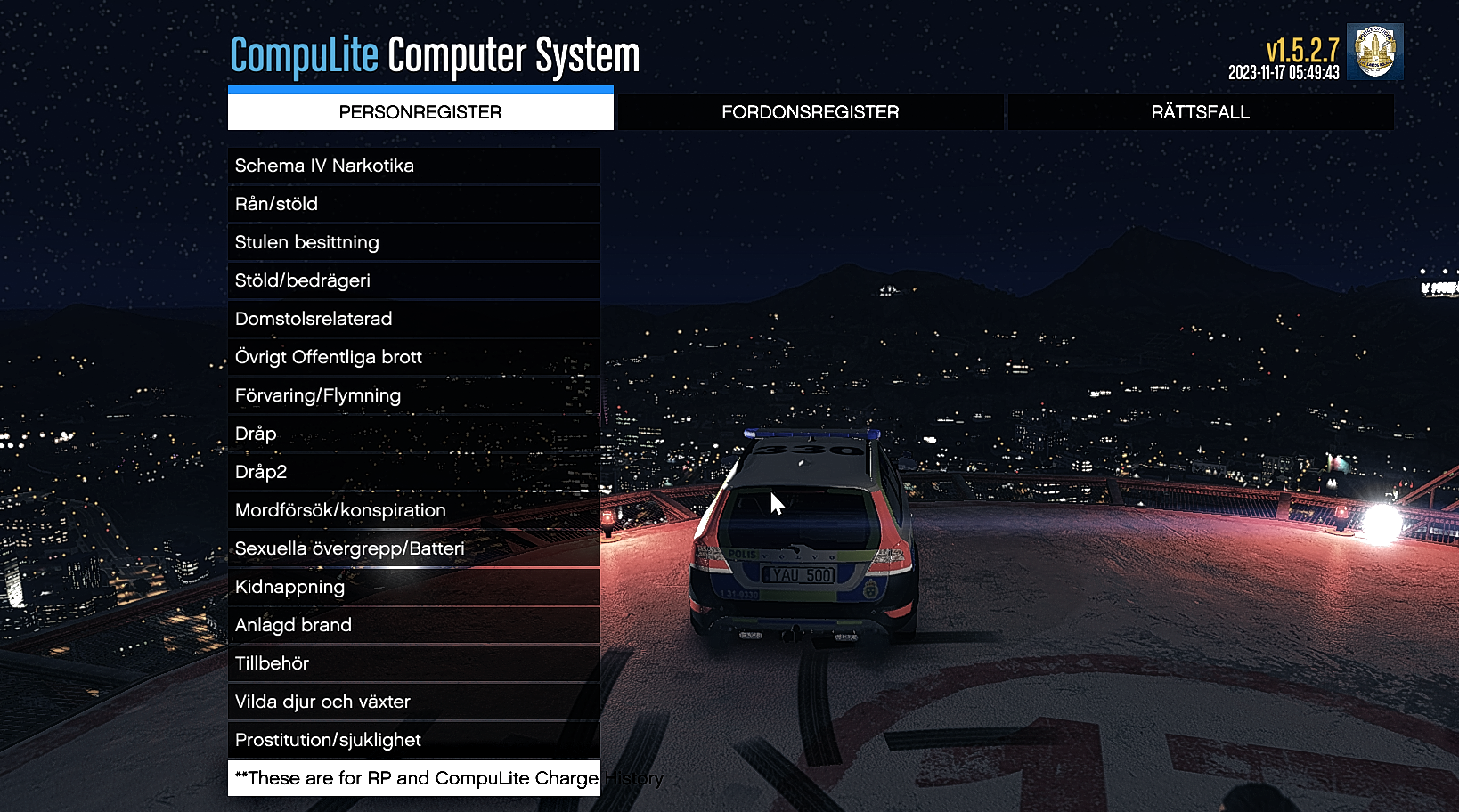
Task: Click the Prostitution/sjuklighet category
Action: (413, 740)
